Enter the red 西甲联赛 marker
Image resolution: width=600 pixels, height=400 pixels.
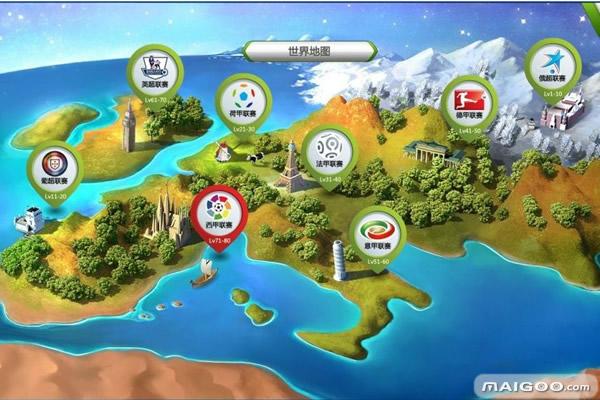pyautogui.click(x=216, y=212)
